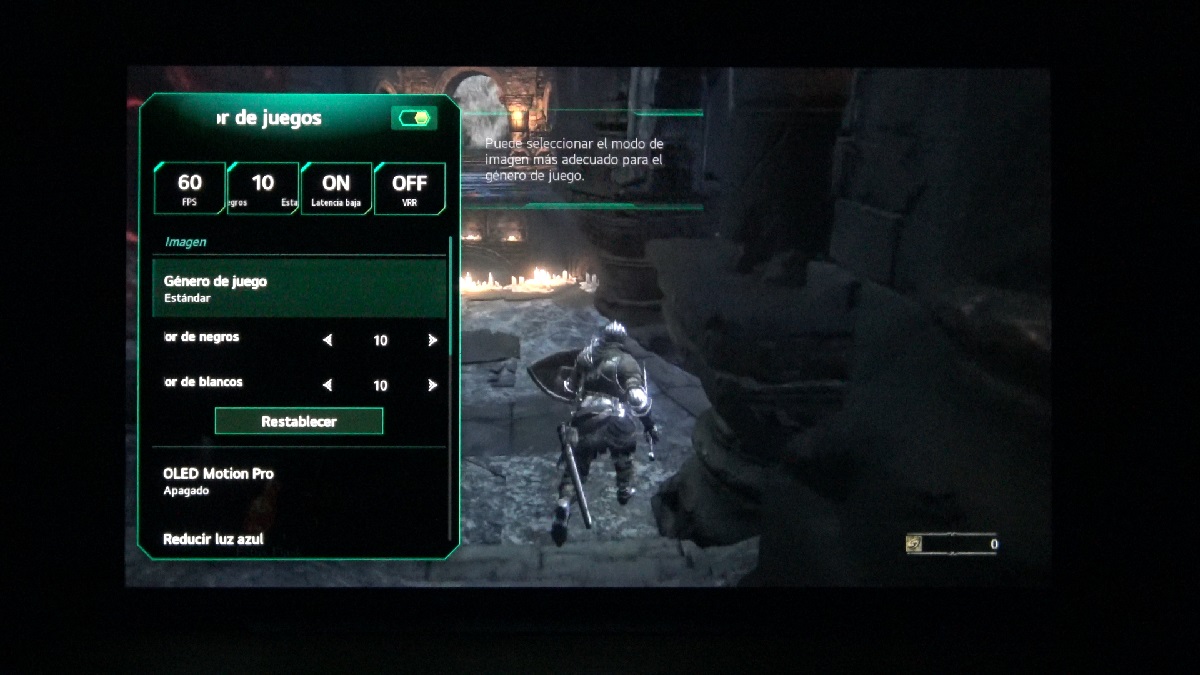Open the Género de juego setting
Image resolution: width=1200 pixels, height=675 pixels.
[299, 288]
